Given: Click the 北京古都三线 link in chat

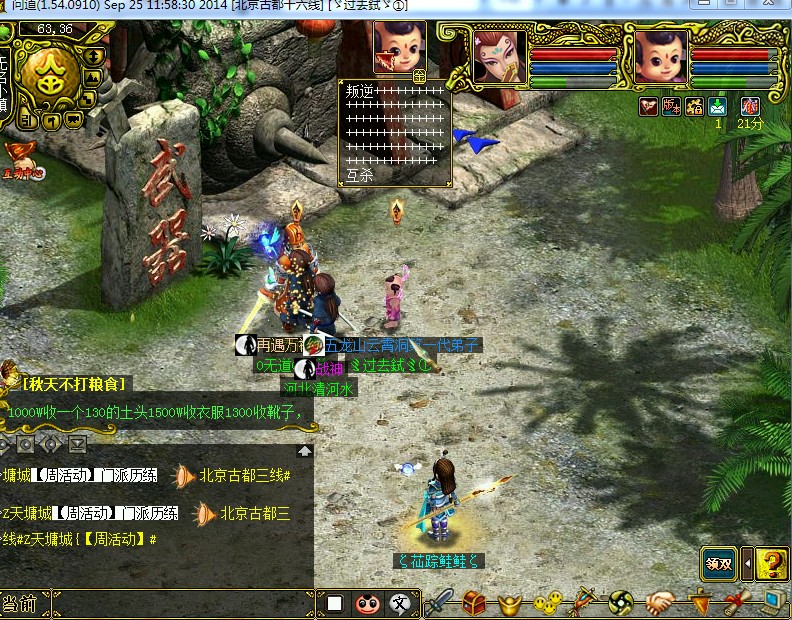Looking at the screenshot, I should point(244,476).
